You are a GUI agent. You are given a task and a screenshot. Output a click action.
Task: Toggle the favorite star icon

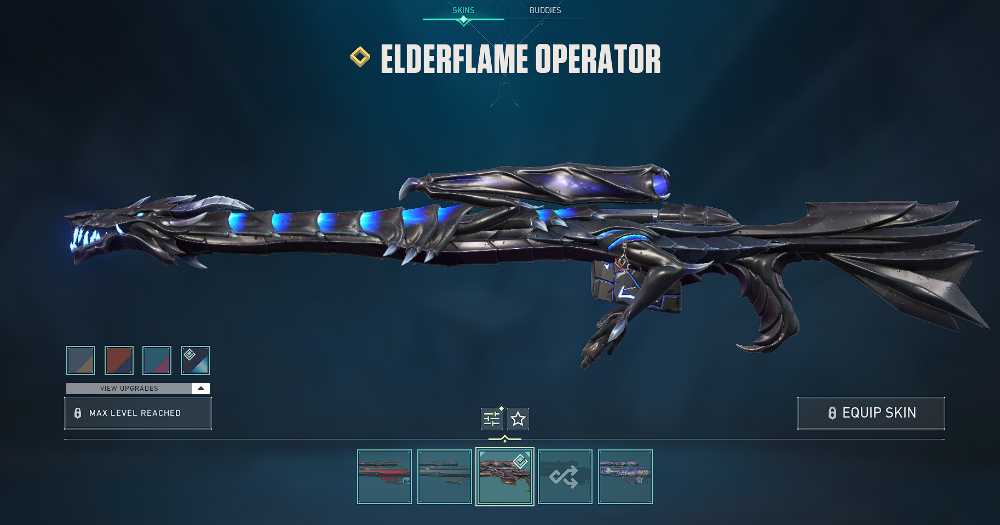(x=518, y=419)
